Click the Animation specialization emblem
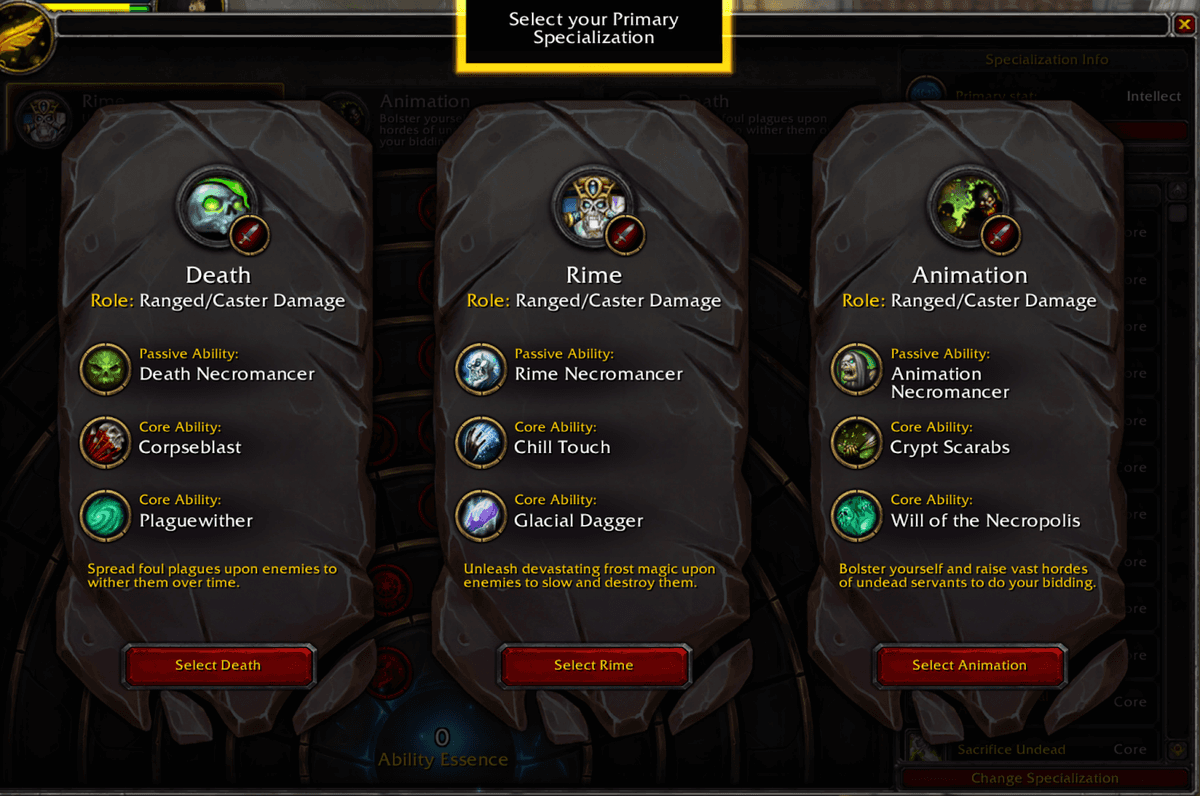Viewport: 1200px width, 796px height. coord(969,207)
